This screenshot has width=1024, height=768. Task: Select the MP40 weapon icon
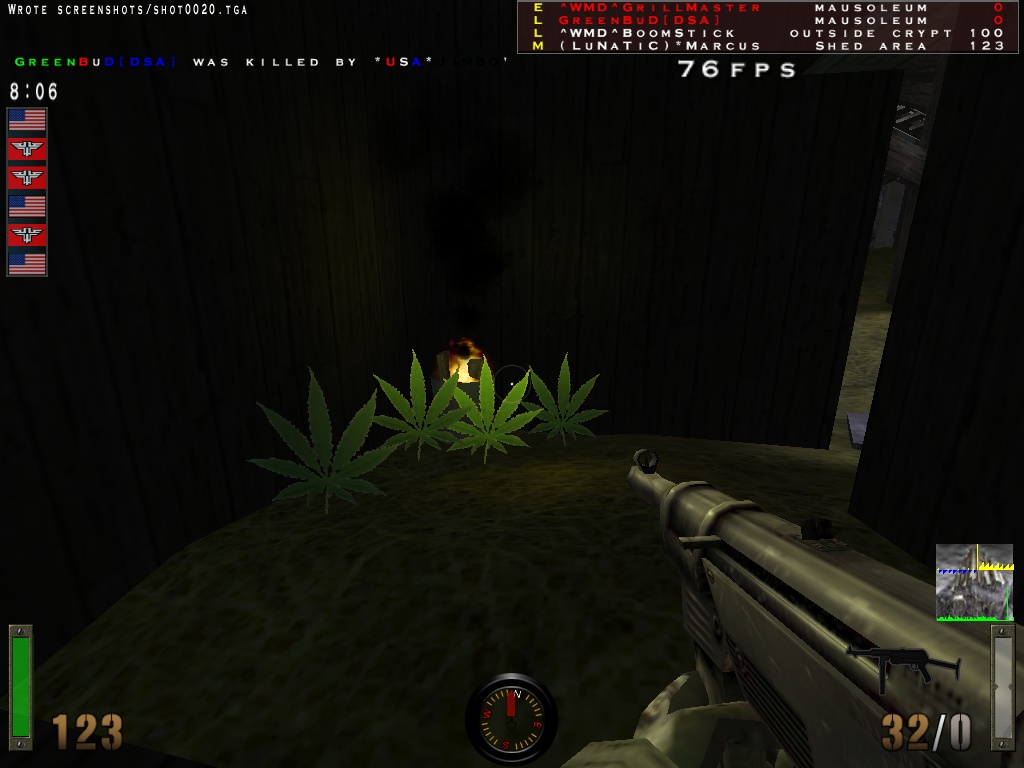tap(903, 666)
